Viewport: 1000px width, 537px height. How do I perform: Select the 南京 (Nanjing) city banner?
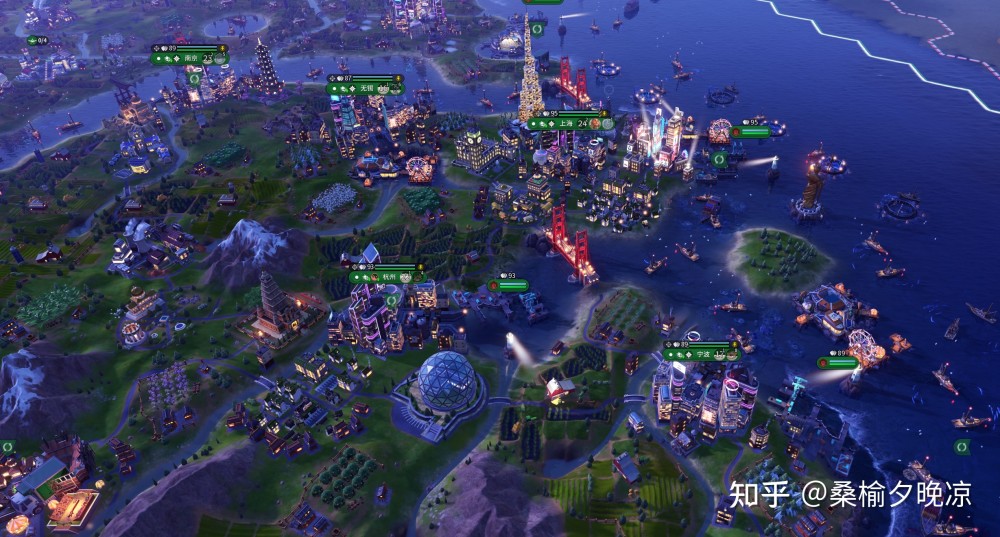coord(190,59)
